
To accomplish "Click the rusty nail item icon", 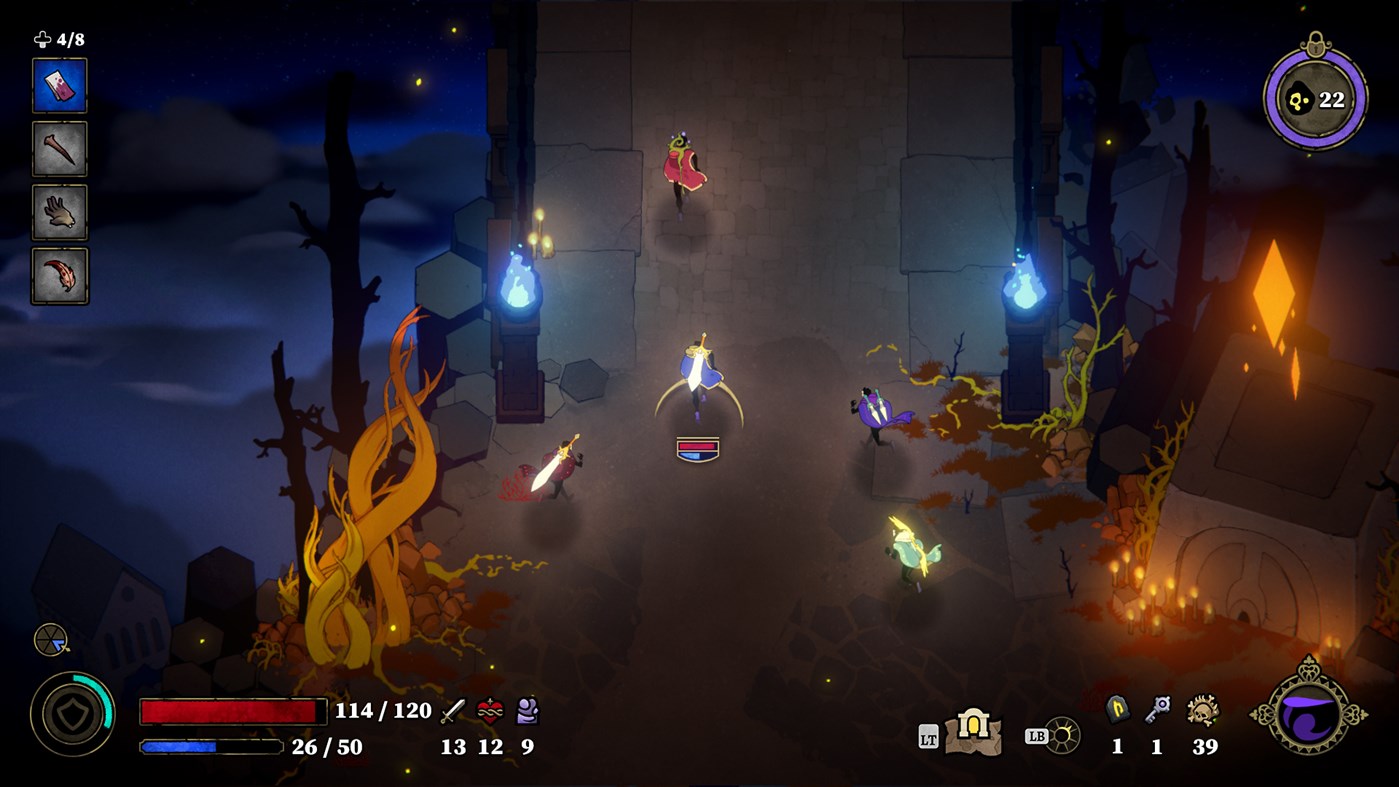I will [x=60, y=148].
